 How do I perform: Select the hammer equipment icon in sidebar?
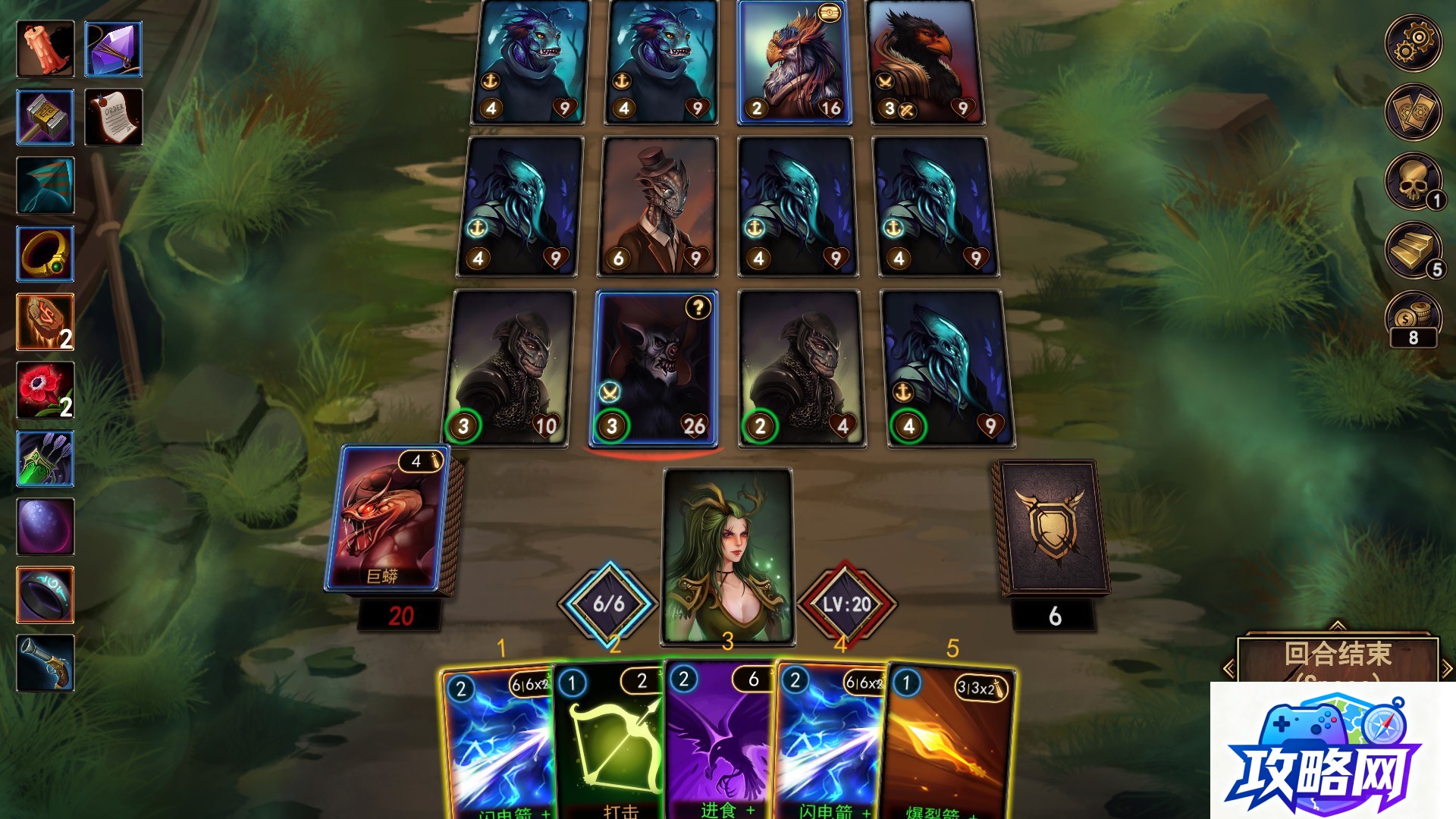pyautogui.click(x=44, y=118)
